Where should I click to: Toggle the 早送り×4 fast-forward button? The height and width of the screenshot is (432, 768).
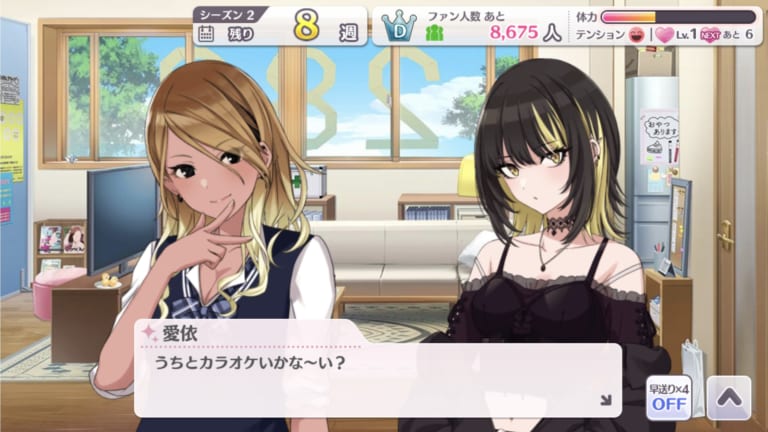click(668, 397)
